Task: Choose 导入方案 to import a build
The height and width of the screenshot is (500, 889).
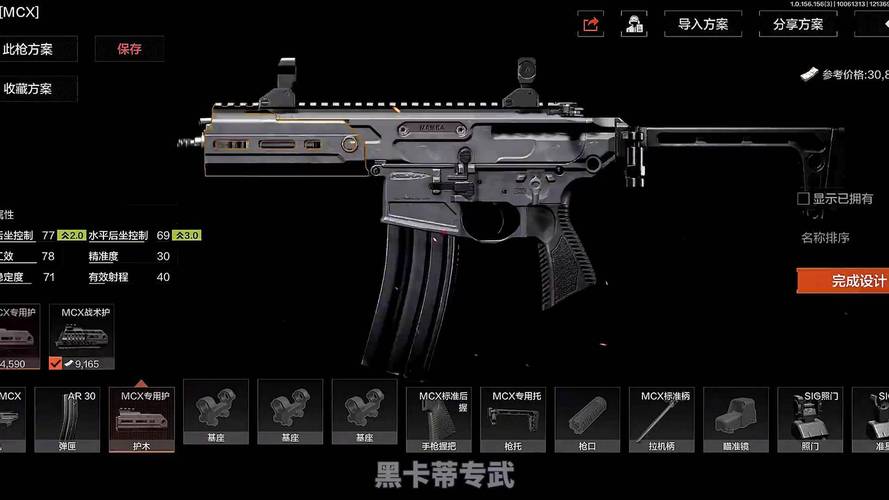Action: (702, 24)
